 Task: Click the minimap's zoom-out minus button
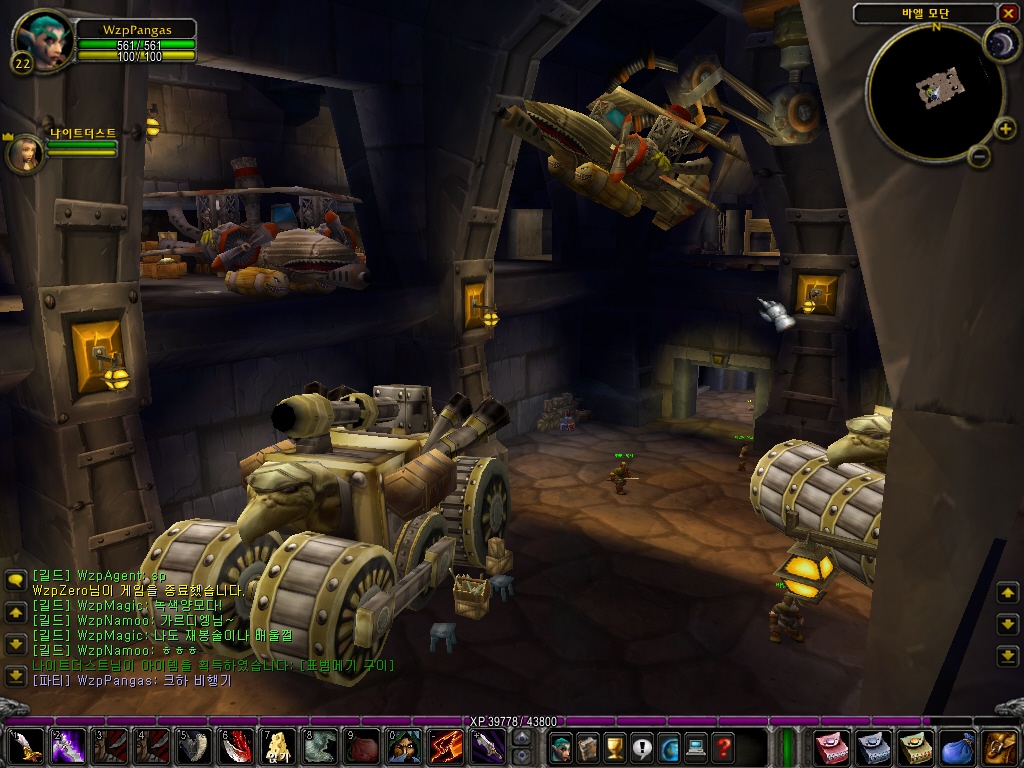(x=979, y=156)
